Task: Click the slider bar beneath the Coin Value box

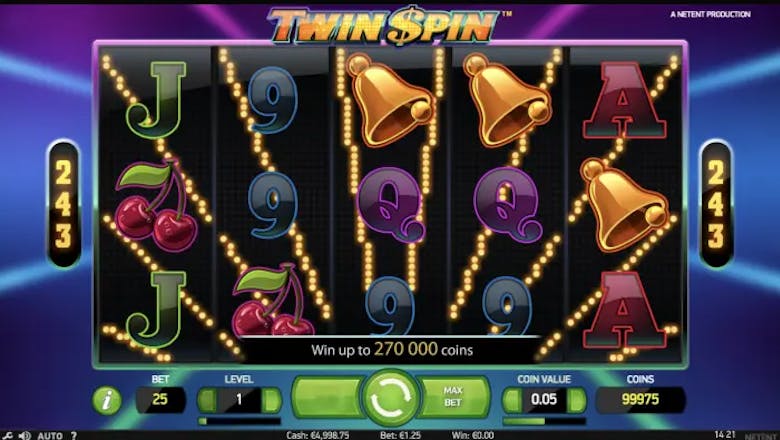Action: (544, 421)
